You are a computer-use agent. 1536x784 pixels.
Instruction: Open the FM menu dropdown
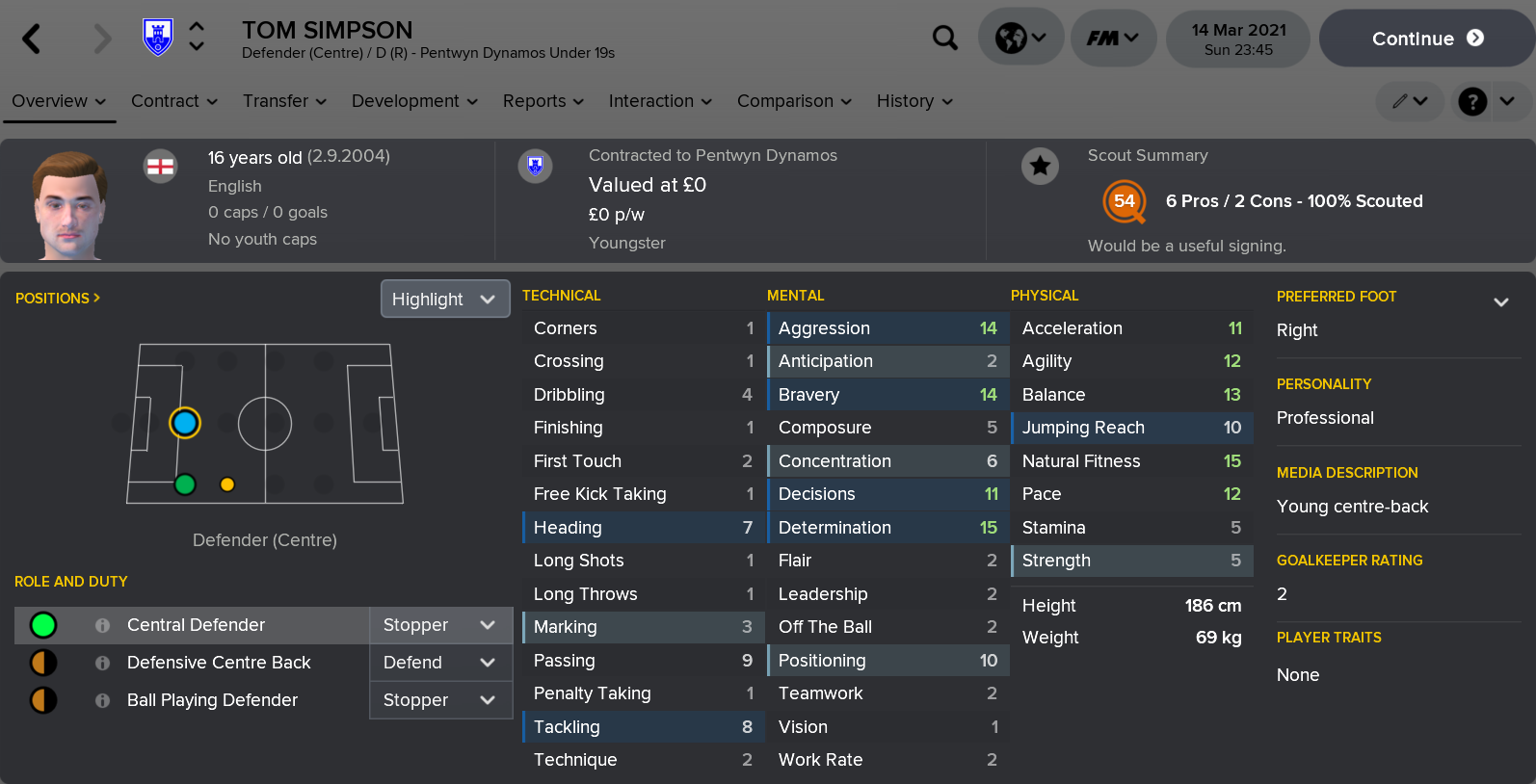[x=1113, y=39]
